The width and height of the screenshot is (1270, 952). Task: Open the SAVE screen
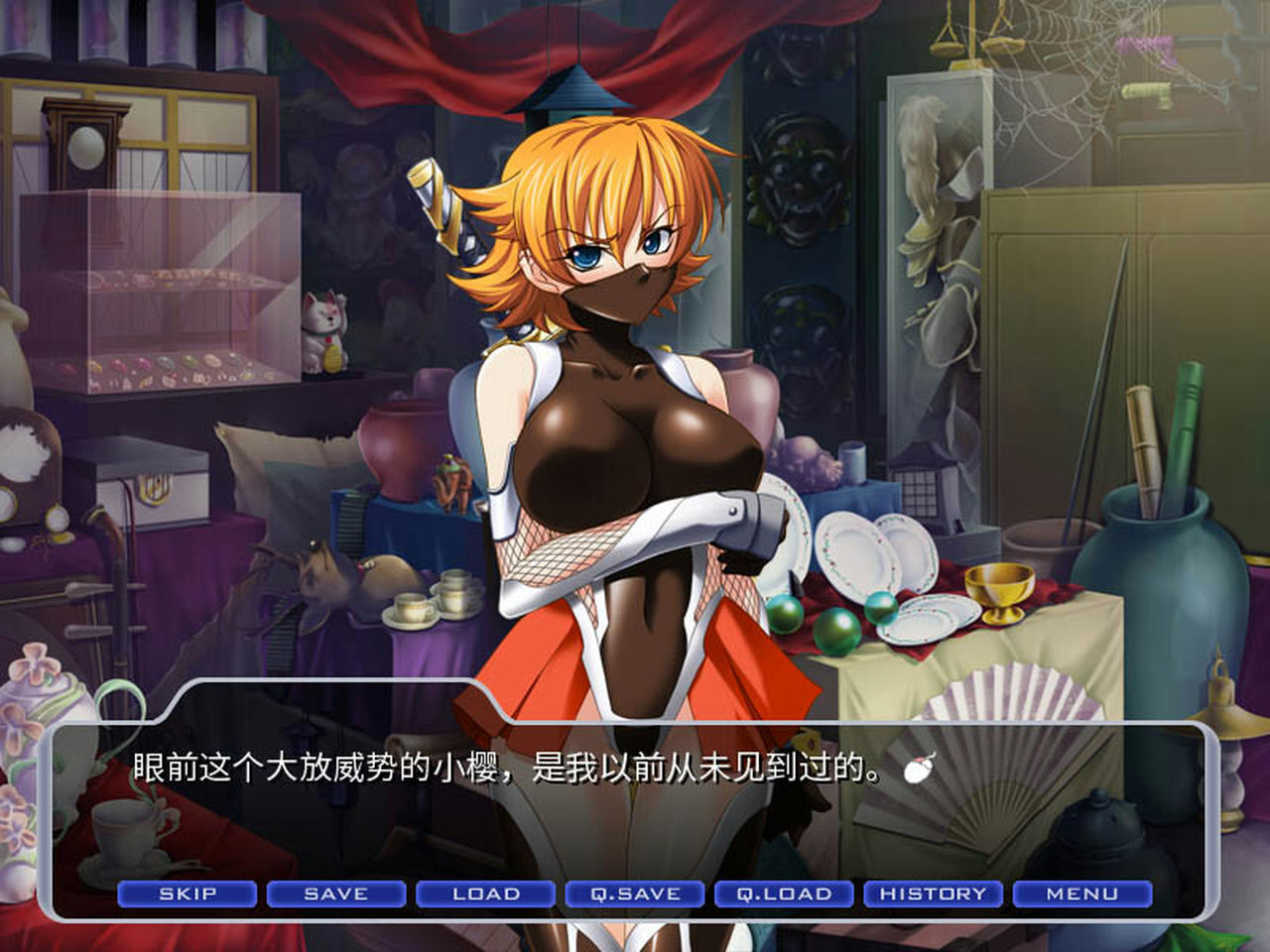click(337, 893)
